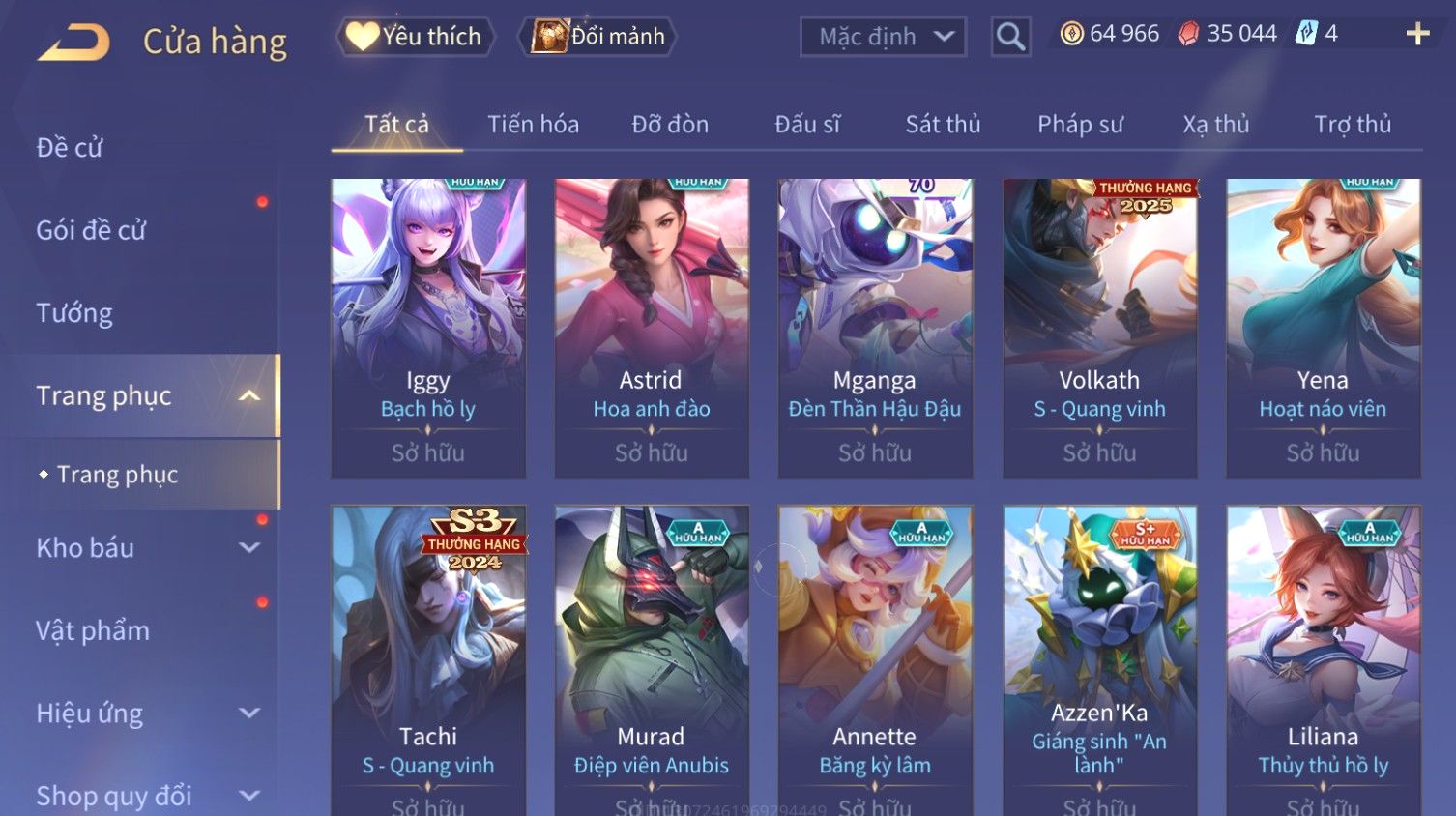Go back using the return arrow
Image resolution: width=1456 pixels, height=816 pixels.
coord(73,42)
